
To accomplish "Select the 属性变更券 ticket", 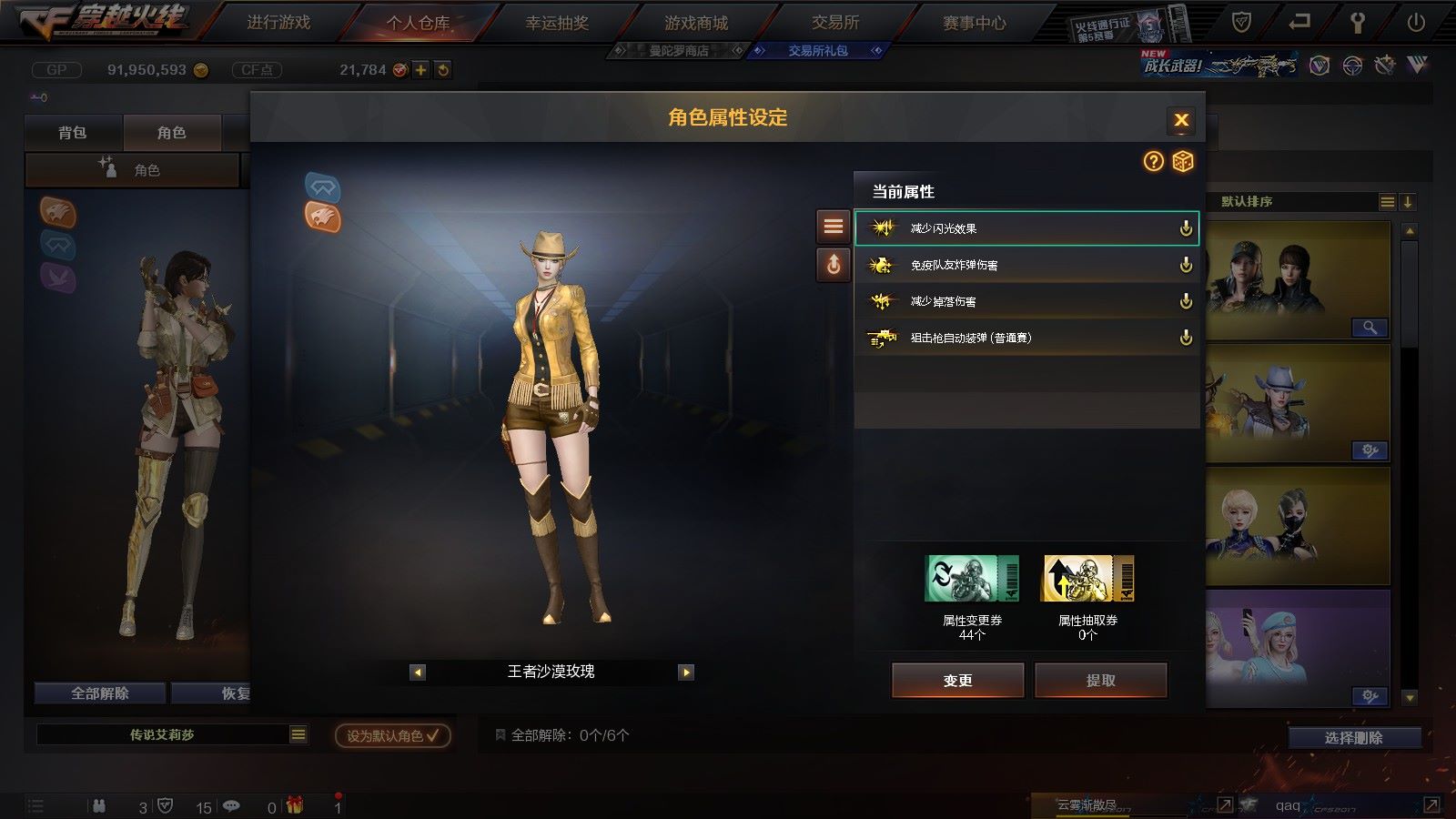I will 972,579.
